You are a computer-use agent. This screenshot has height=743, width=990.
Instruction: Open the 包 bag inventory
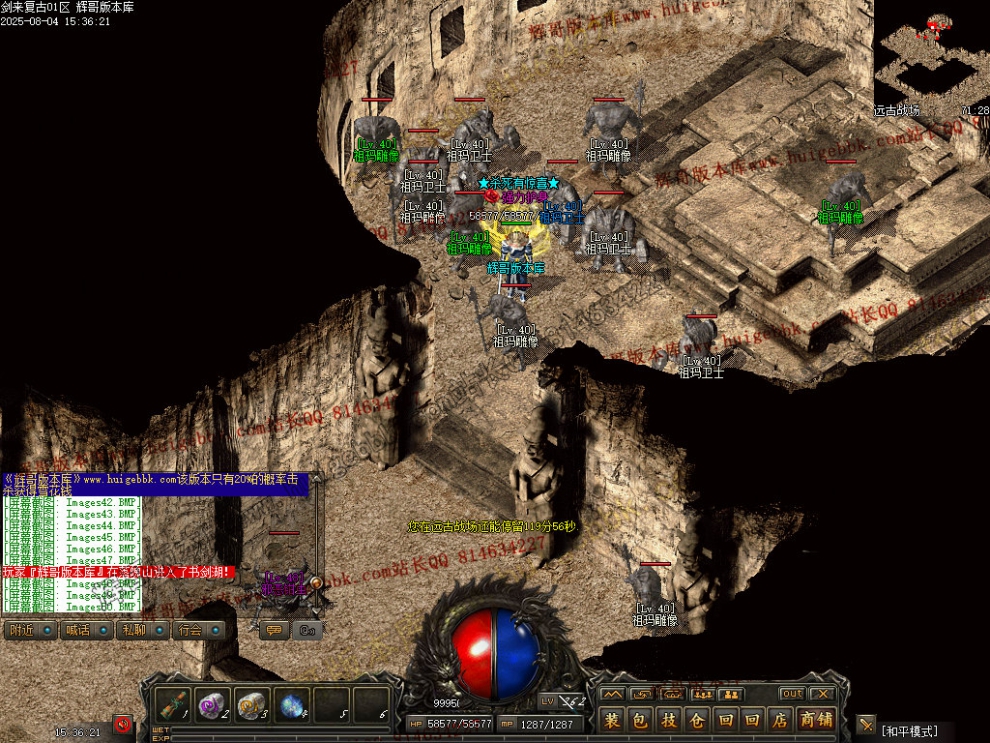641,720
